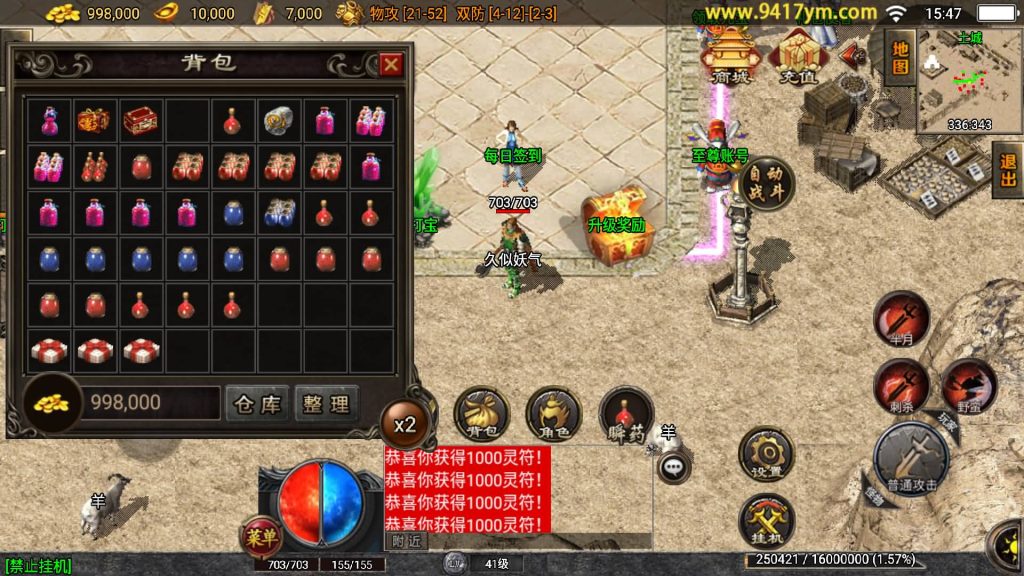Activate the 刺杀 skill
Screen dimensions: 1024x576
click(x=901, y=387)
